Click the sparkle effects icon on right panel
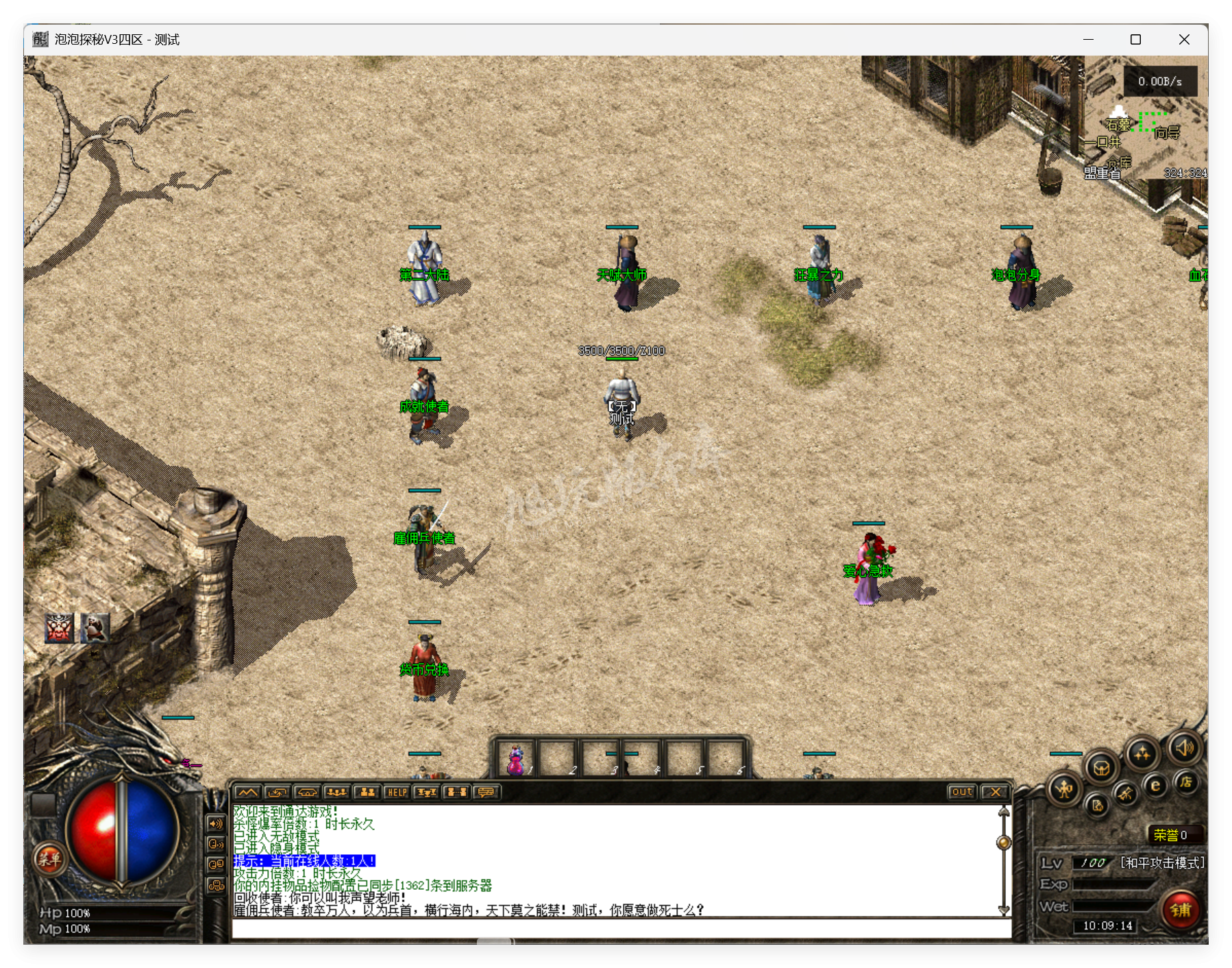Viewport: 1232px width, 968px height. [1142, 754]
